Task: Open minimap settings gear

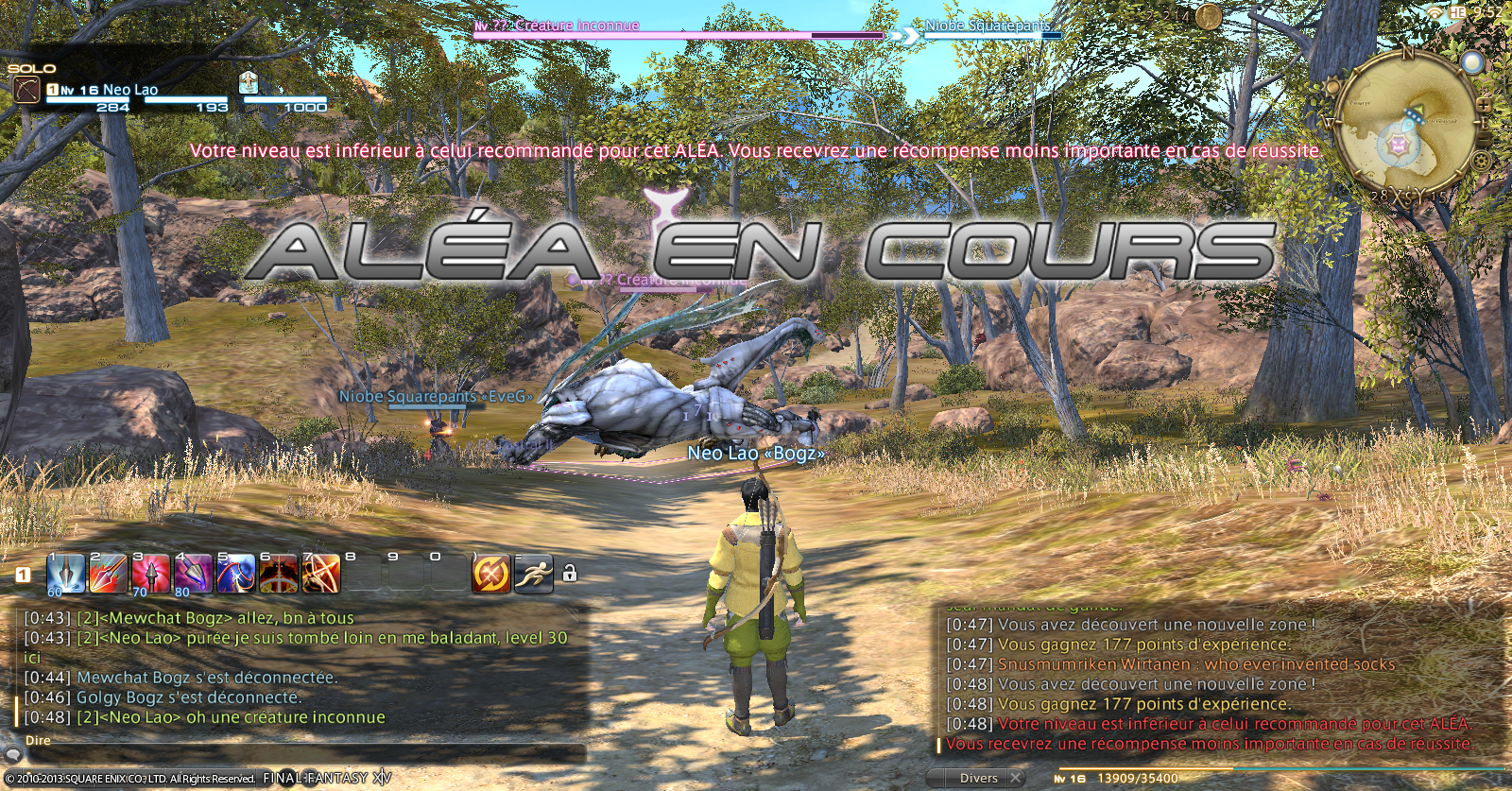Action: (x=1481, y=161)
